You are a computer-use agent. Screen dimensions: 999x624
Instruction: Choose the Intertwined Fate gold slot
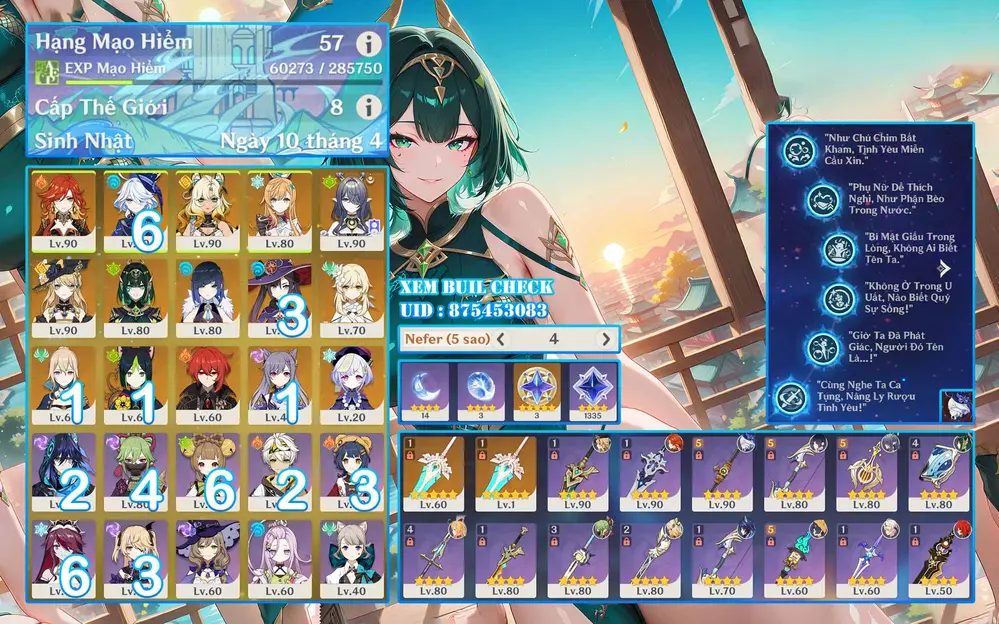point(536,390)
